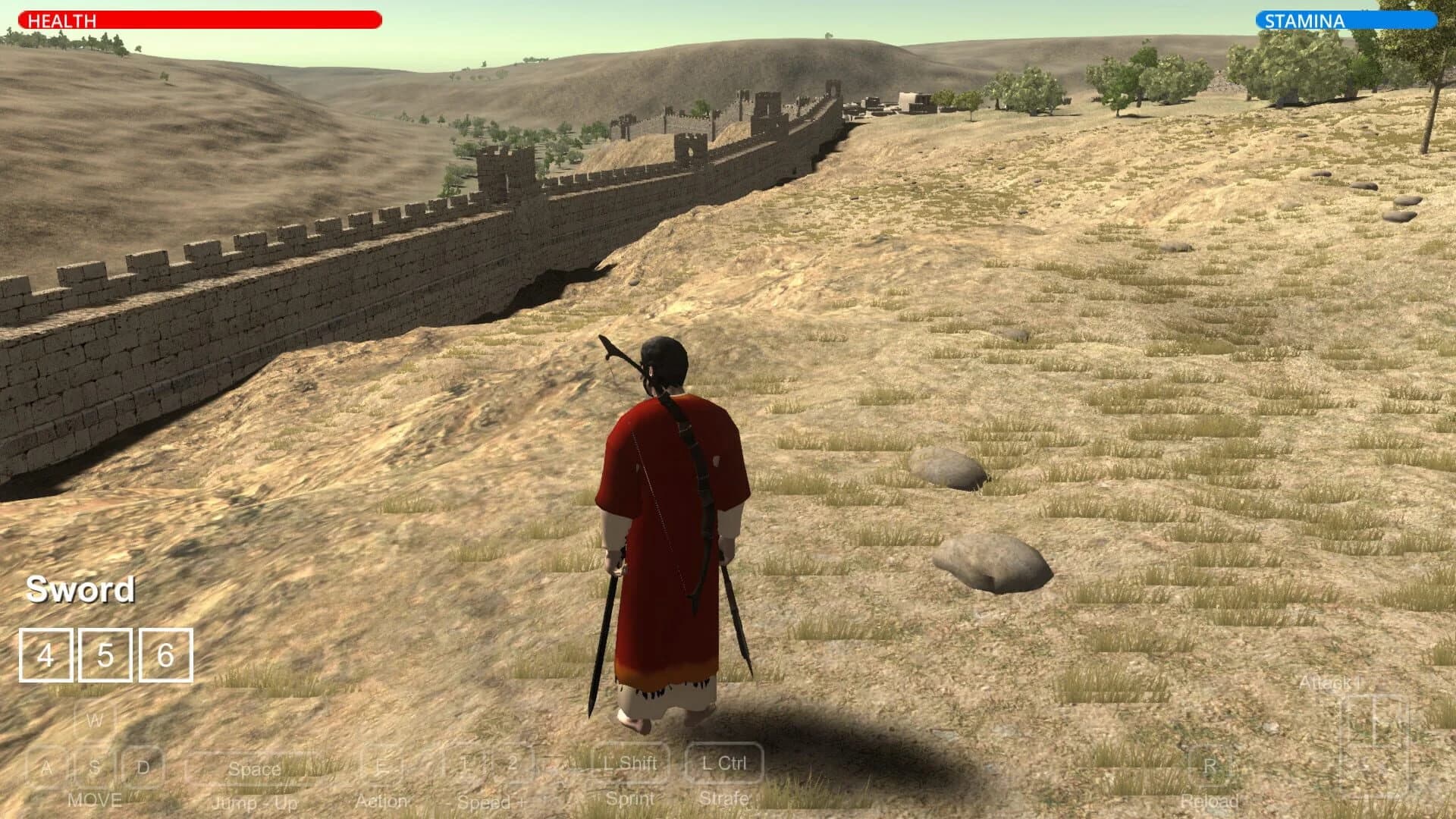Screen dimensions: 1456x819
Task: Enable Sprint with the L Shift key
Action: (x=630, y=764)
